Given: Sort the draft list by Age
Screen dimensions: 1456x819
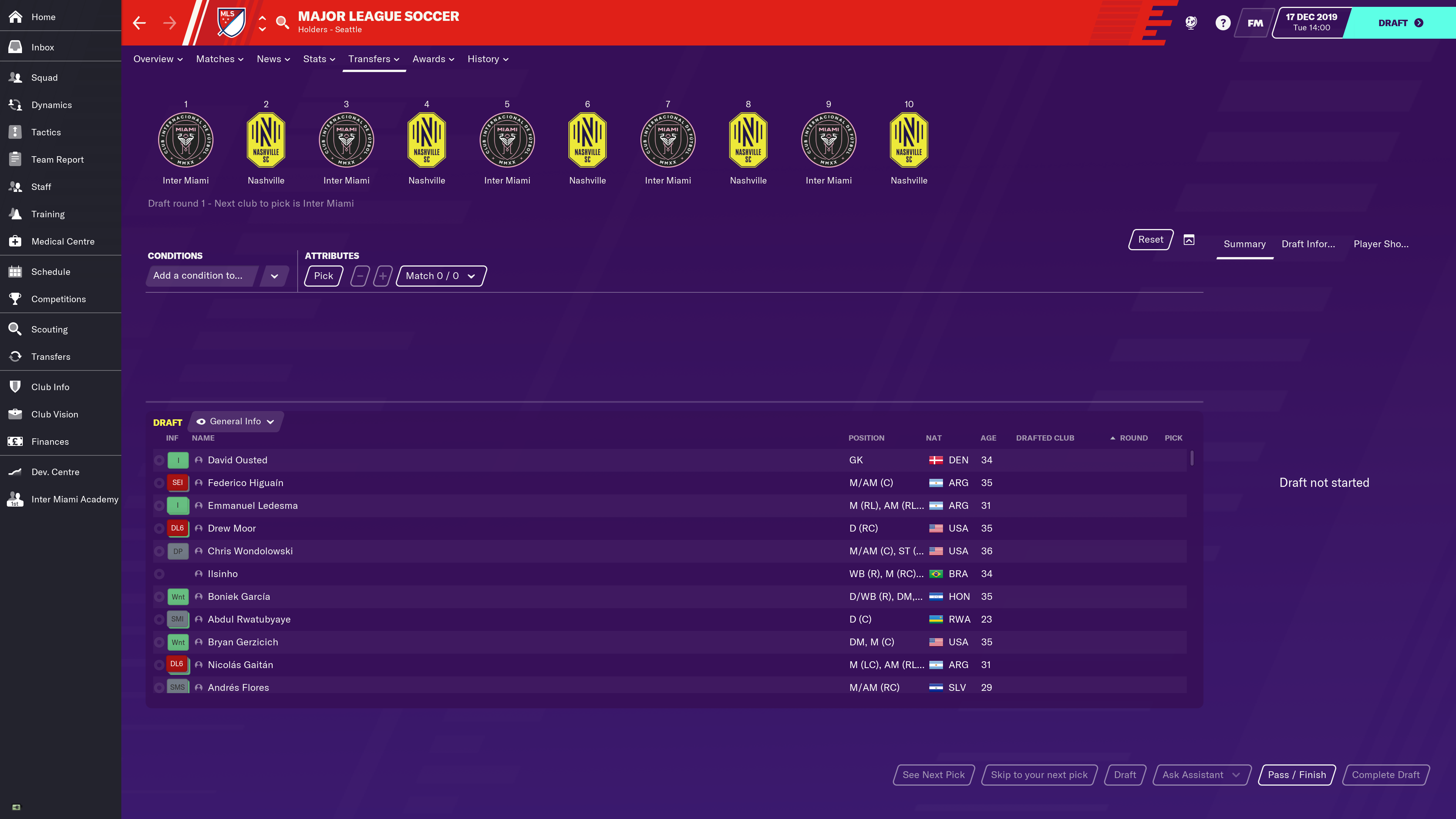Looking at the screenshot, I should 988,438.
